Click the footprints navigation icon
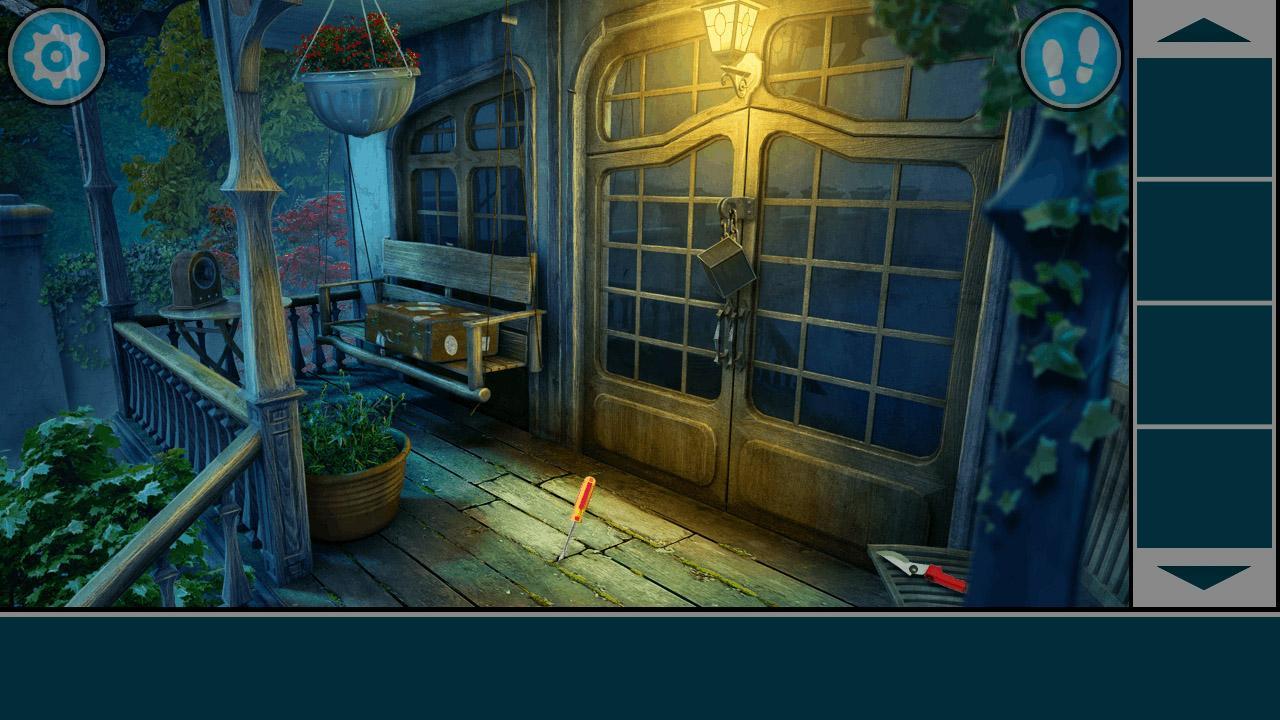This screenshot has width=1280, height=720. [x=1072, y=57]
